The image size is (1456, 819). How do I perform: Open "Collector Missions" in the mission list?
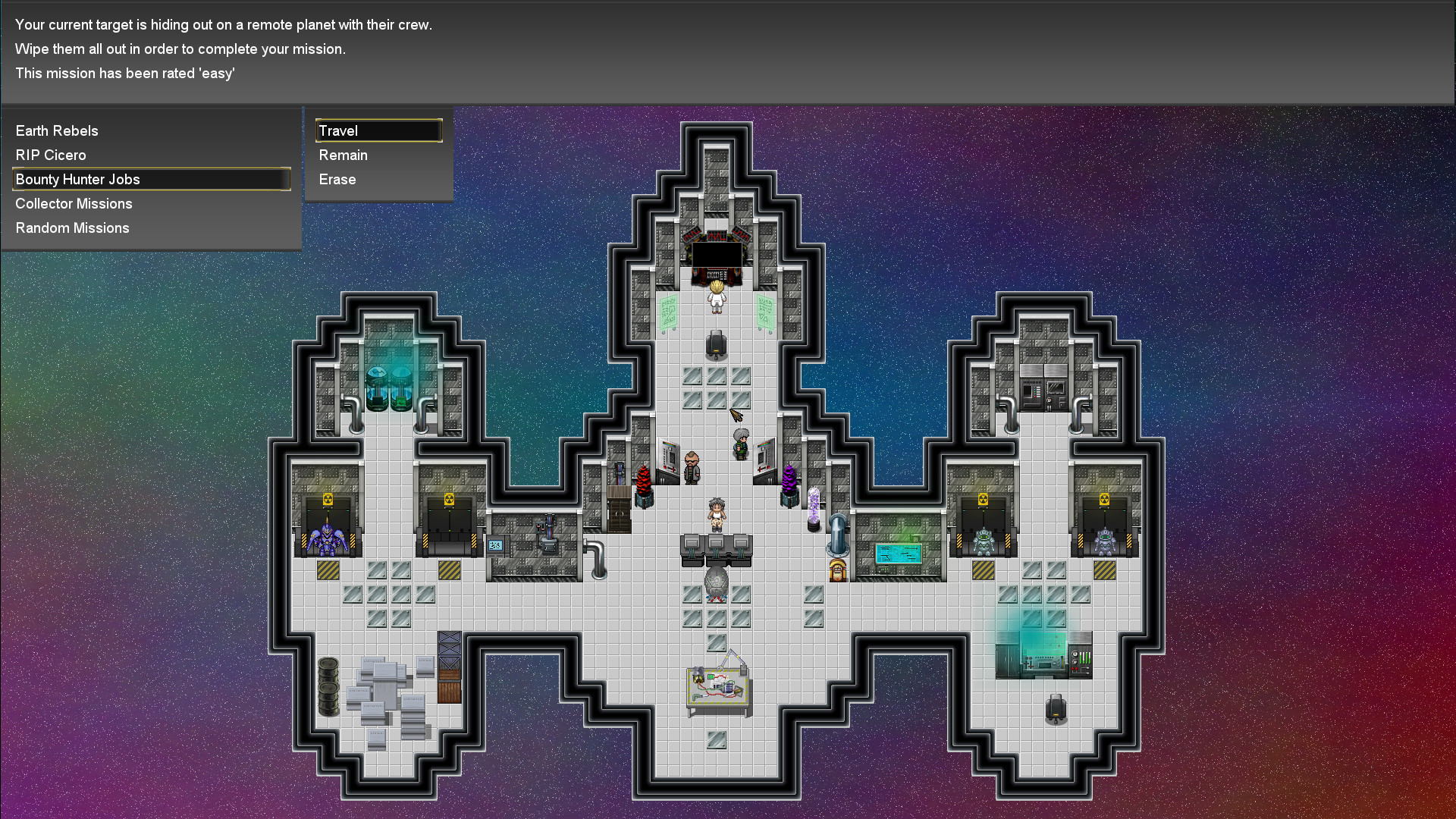(74, 203)
